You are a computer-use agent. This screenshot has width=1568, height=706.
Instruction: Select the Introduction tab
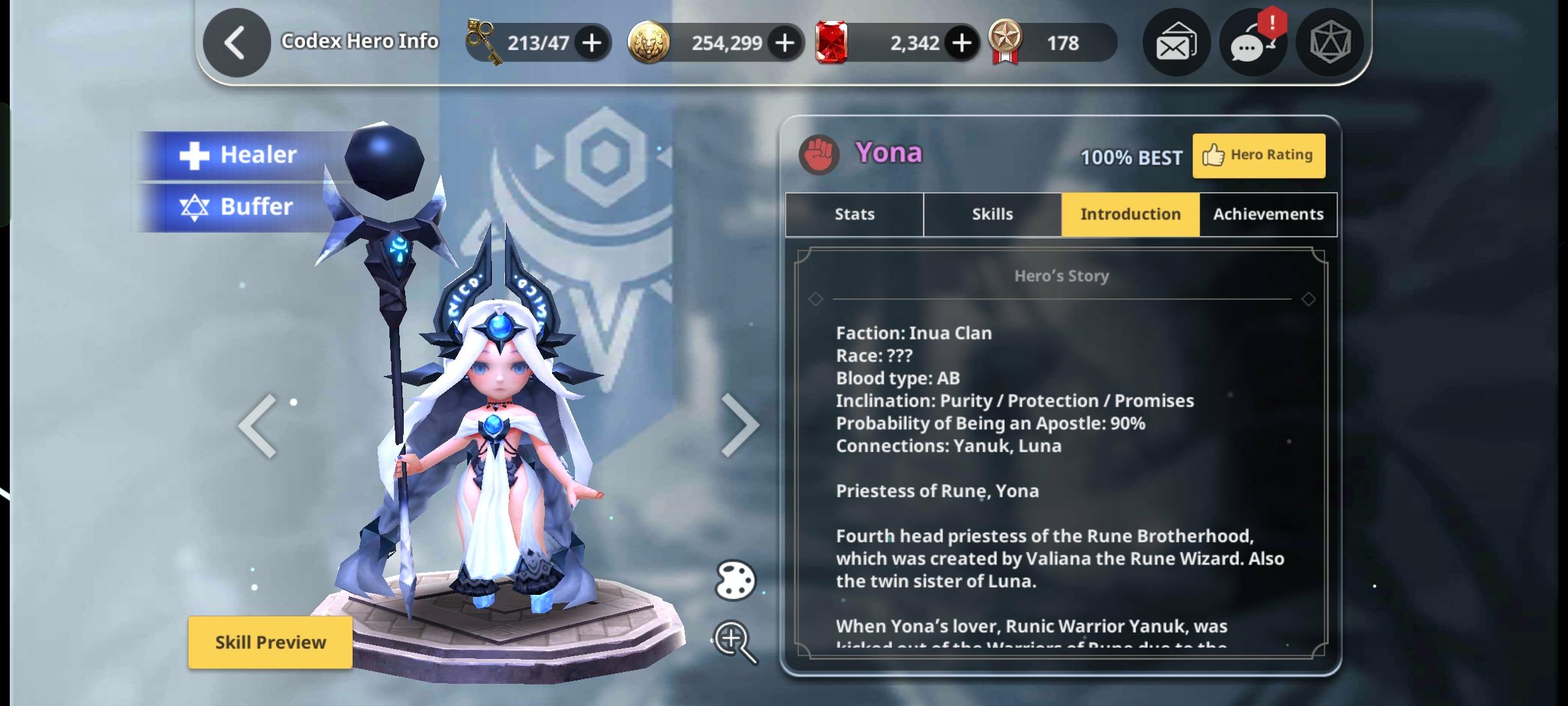click(1130, 214)
